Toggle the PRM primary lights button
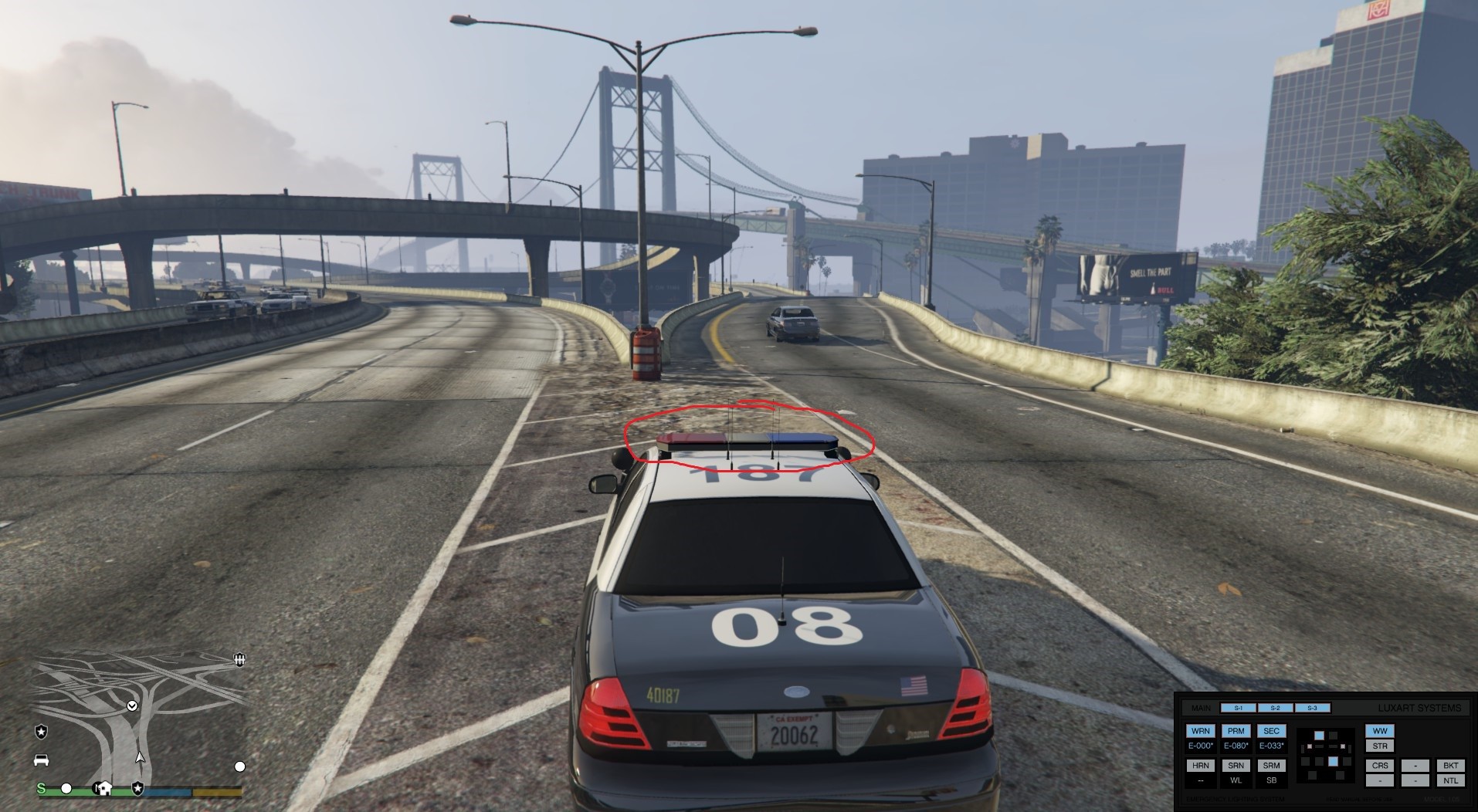This screenshot has height=812, width=1478. click(x=1236, y=731)
